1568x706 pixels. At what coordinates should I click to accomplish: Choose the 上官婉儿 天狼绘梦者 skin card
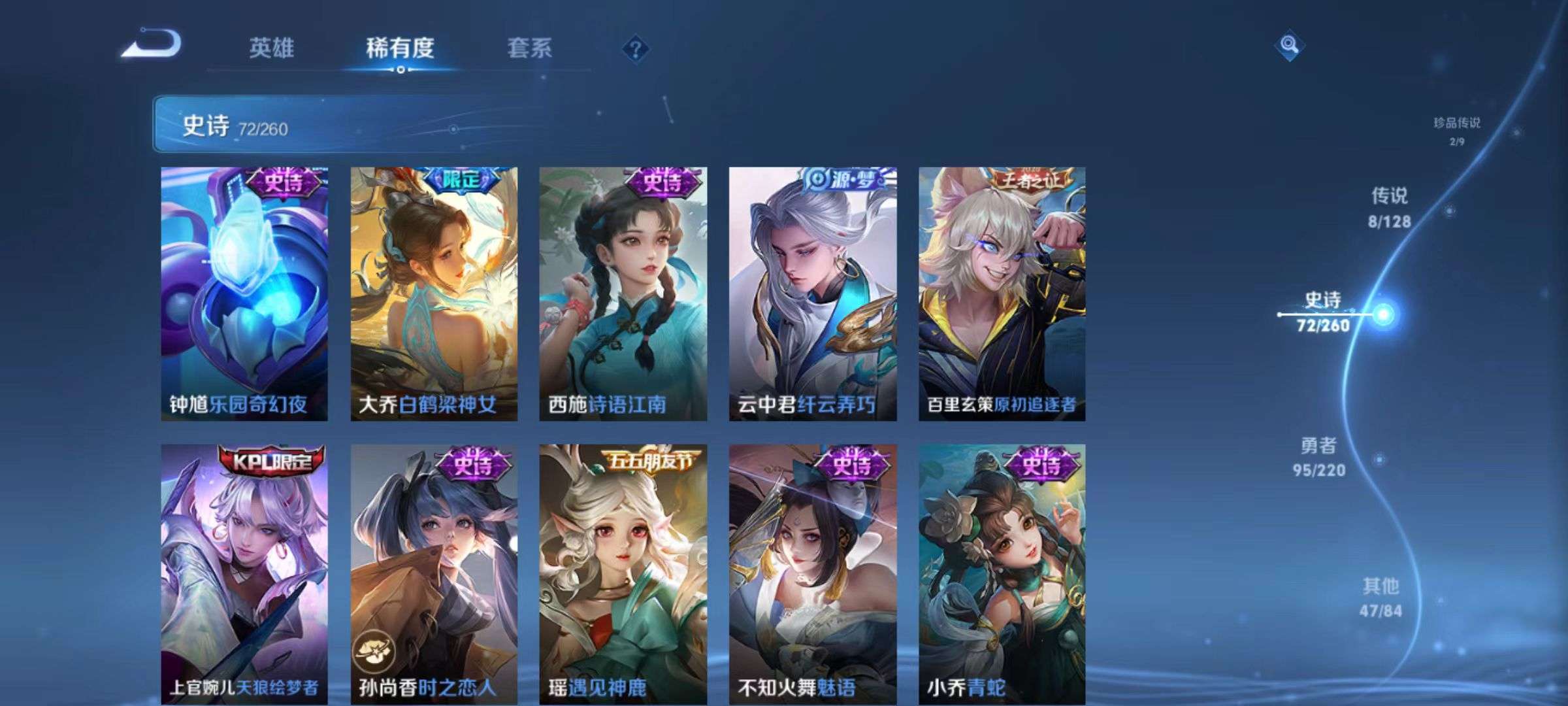tap(244, 574)
